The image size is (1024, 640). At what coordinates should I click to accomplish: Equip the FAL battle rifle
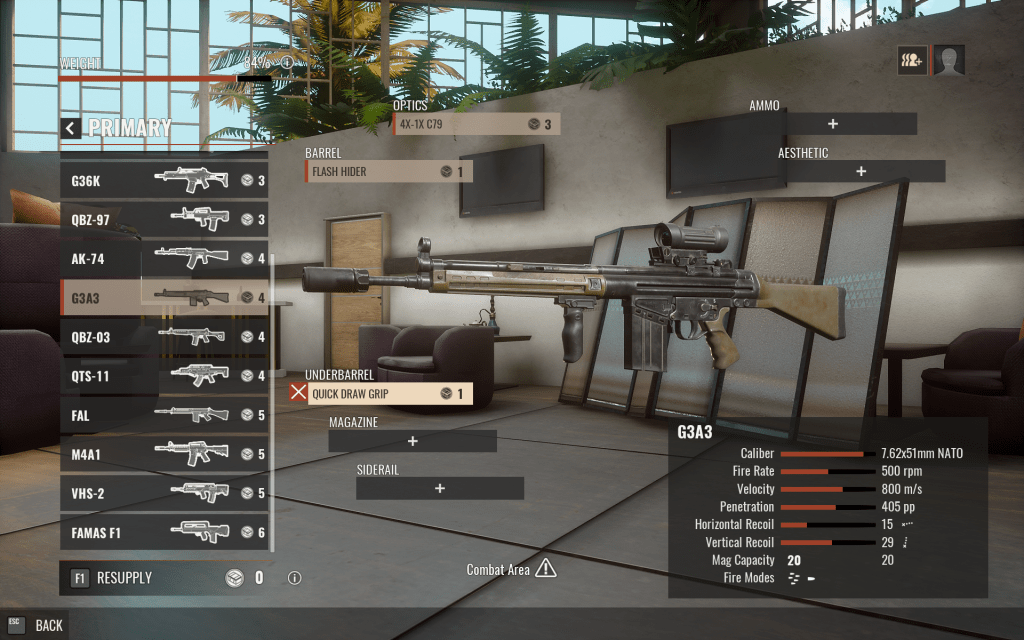click(164, 415)
